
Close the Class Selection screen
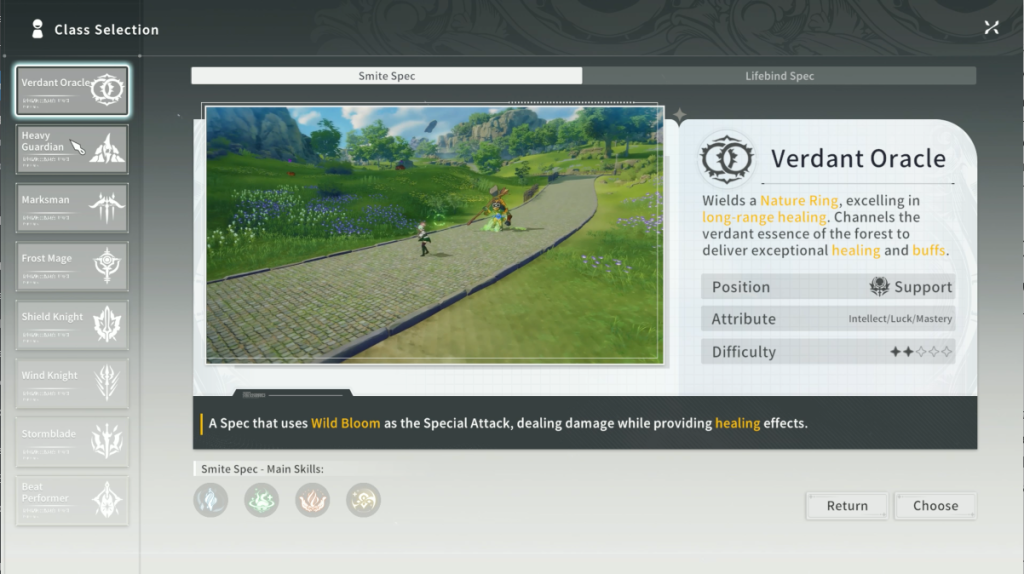tap(991, 28)
